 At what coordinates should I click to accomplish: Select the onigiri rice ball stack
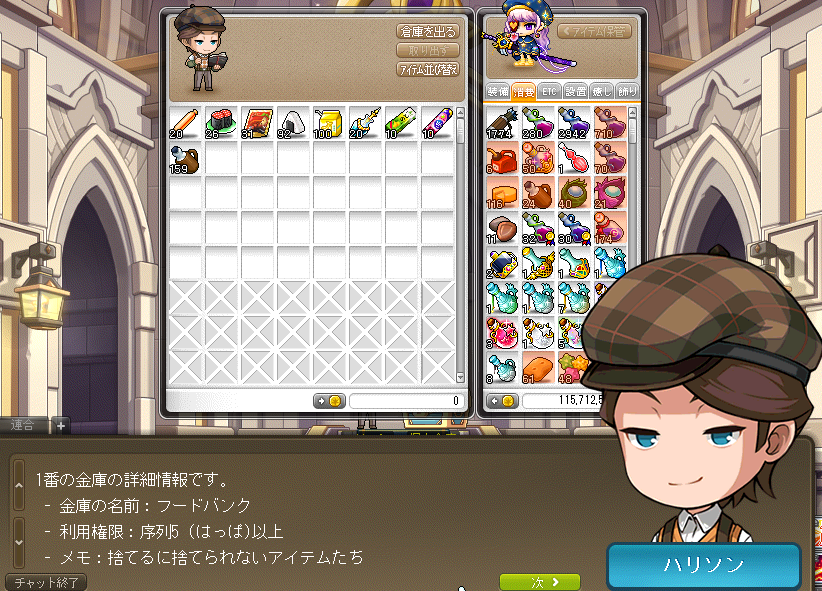coord(292,123)
